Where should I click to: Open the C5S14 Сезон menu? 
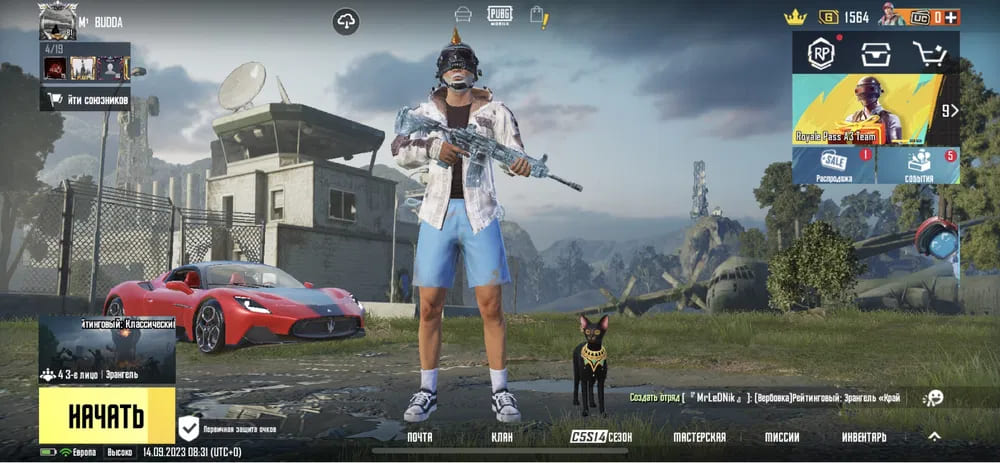click(x=601, y=437)
